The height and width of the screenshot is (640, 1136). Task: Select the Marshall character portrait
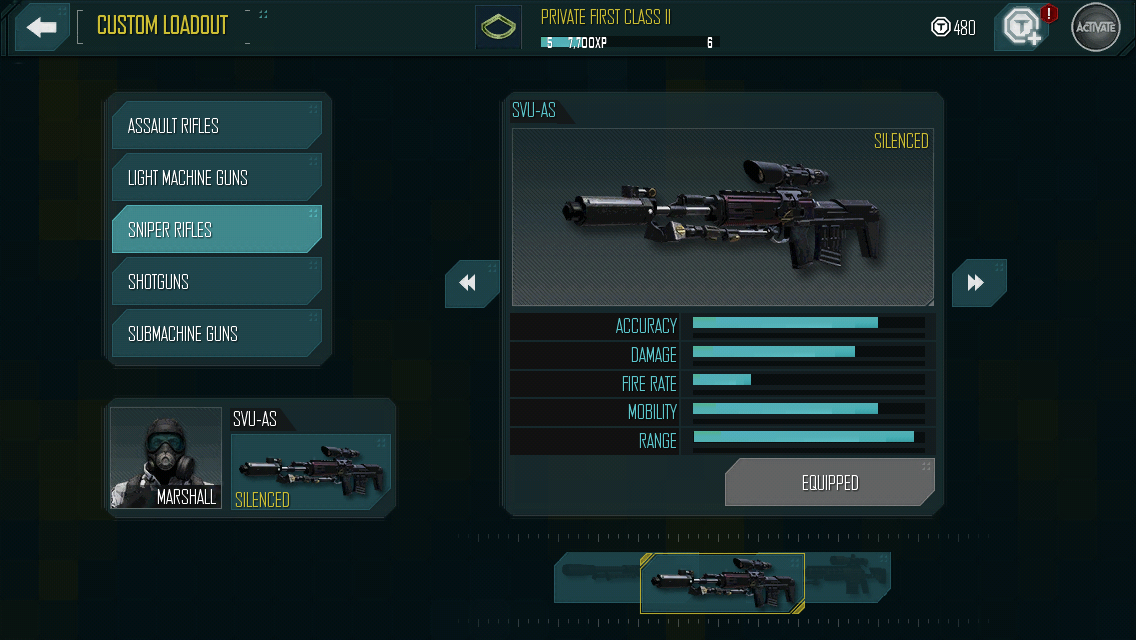tap(166, 458)
